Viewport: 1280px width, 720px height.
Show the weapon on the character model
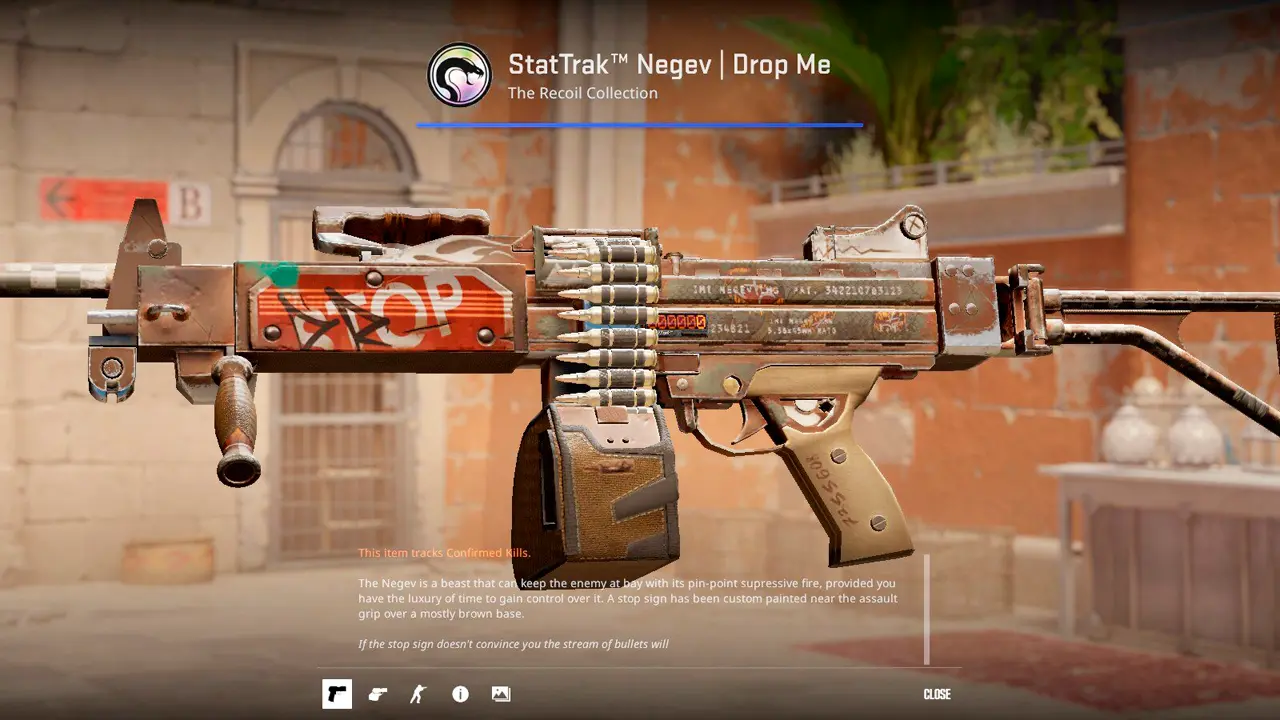418,694
